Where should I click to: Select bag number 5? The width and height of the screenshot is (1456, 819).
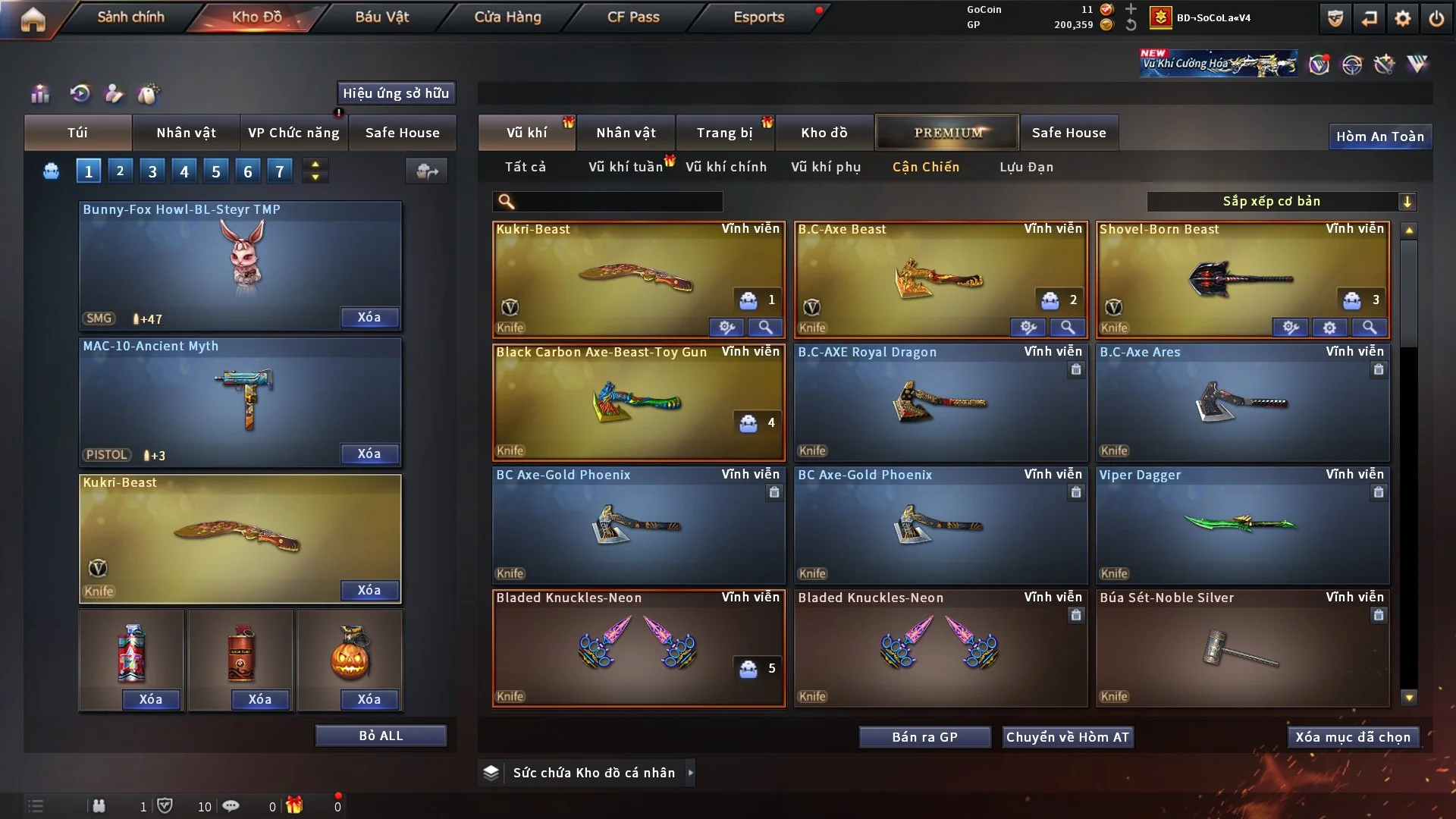coord(215,171)
